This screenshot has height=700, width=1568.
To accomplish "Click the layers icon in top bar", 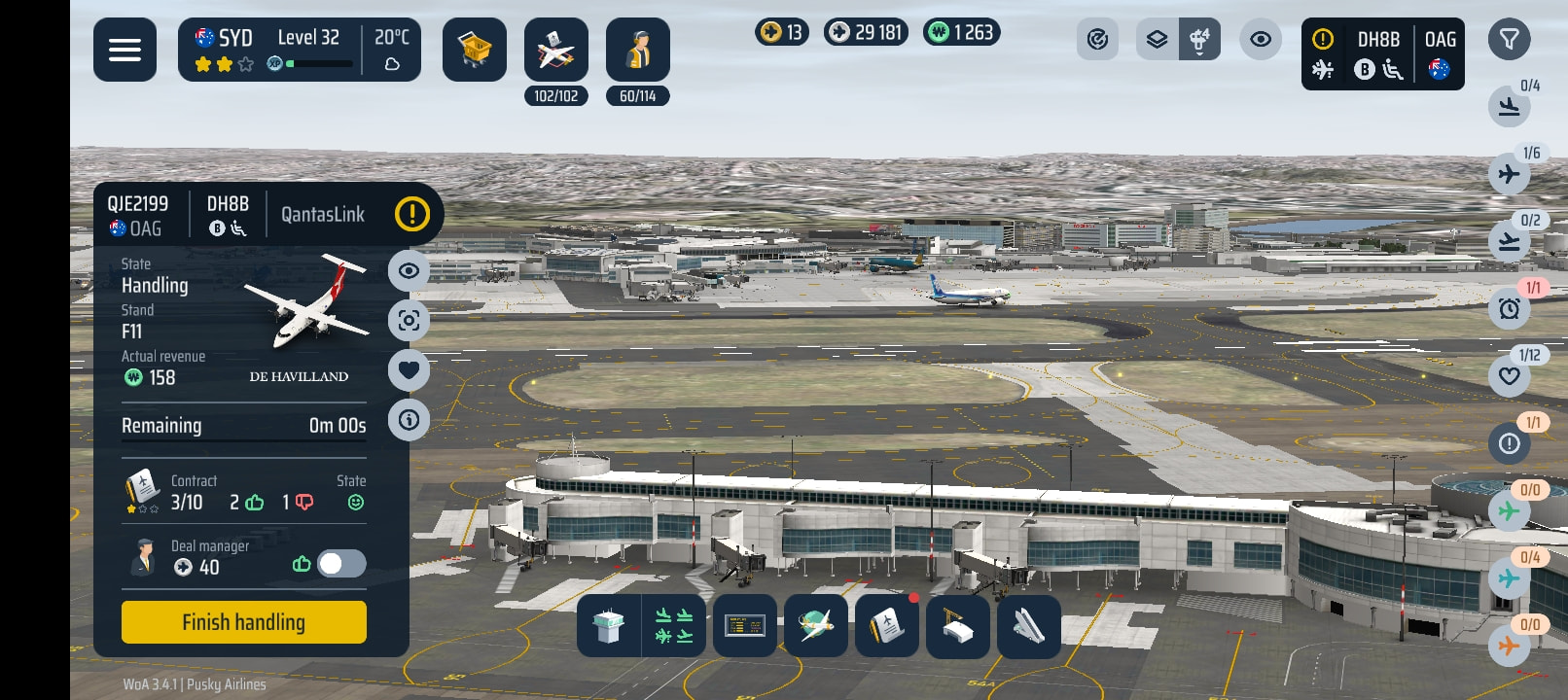I will [1157, 40].
